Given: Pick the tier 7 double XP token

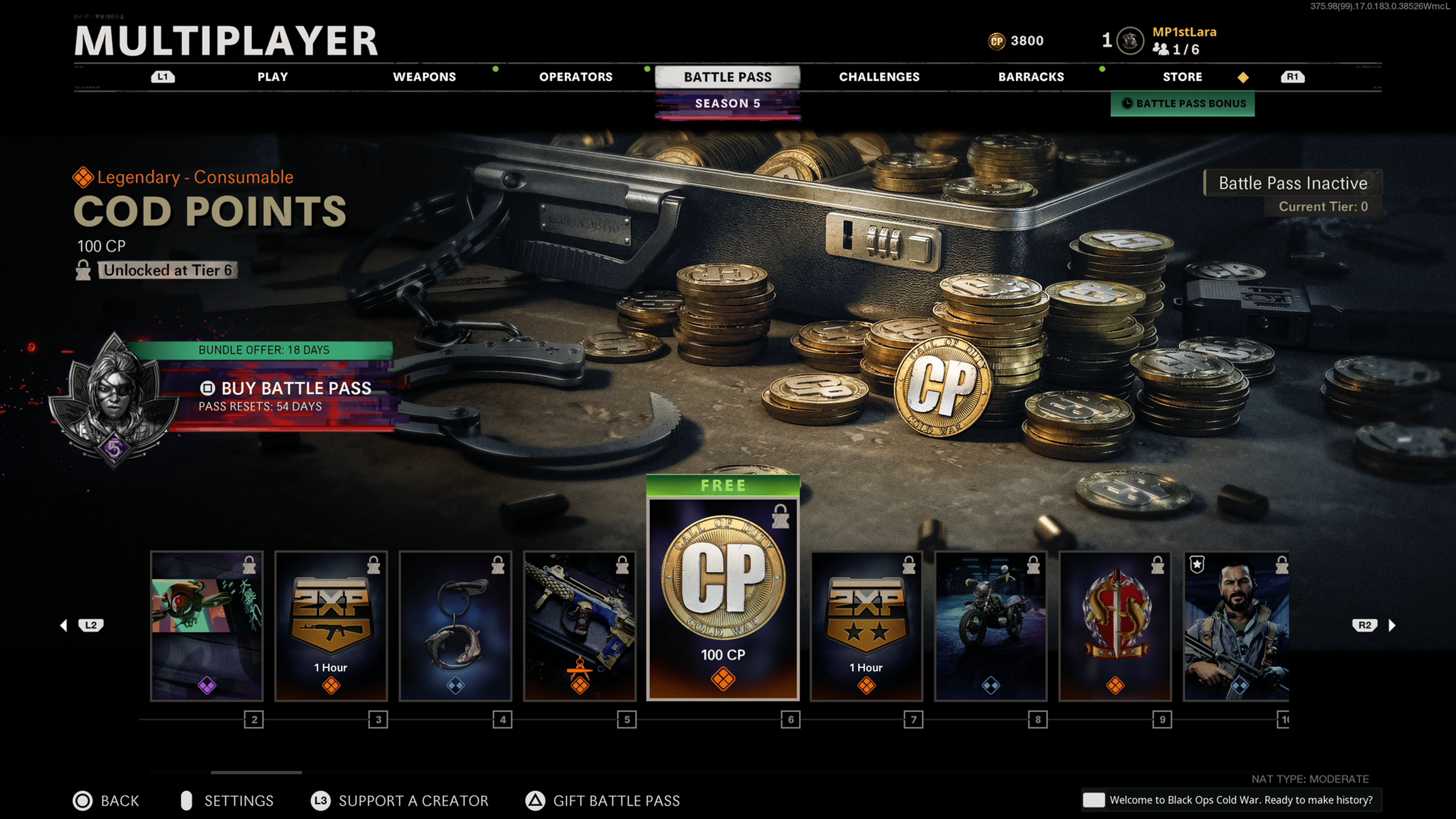Looking at the screenshot, I should (866, 626).
